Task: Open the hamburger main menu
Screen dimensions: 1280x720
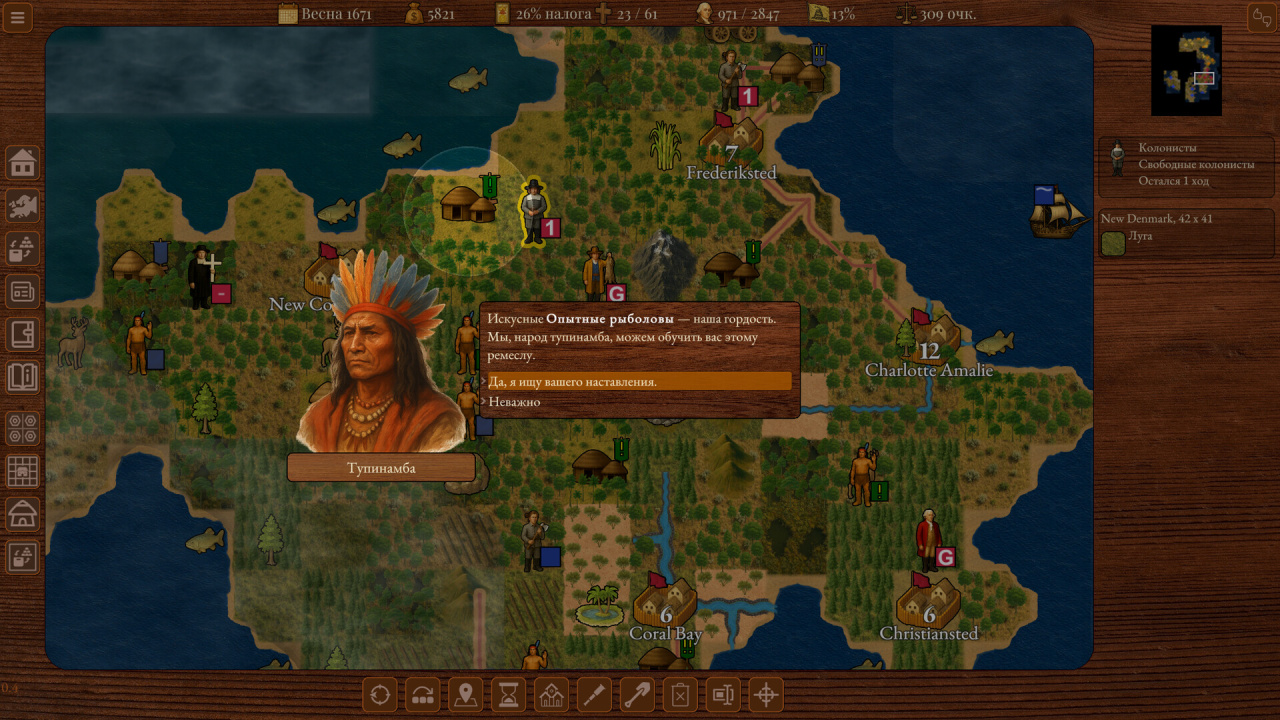Action: pyautogui.click(x=18, y=17)
